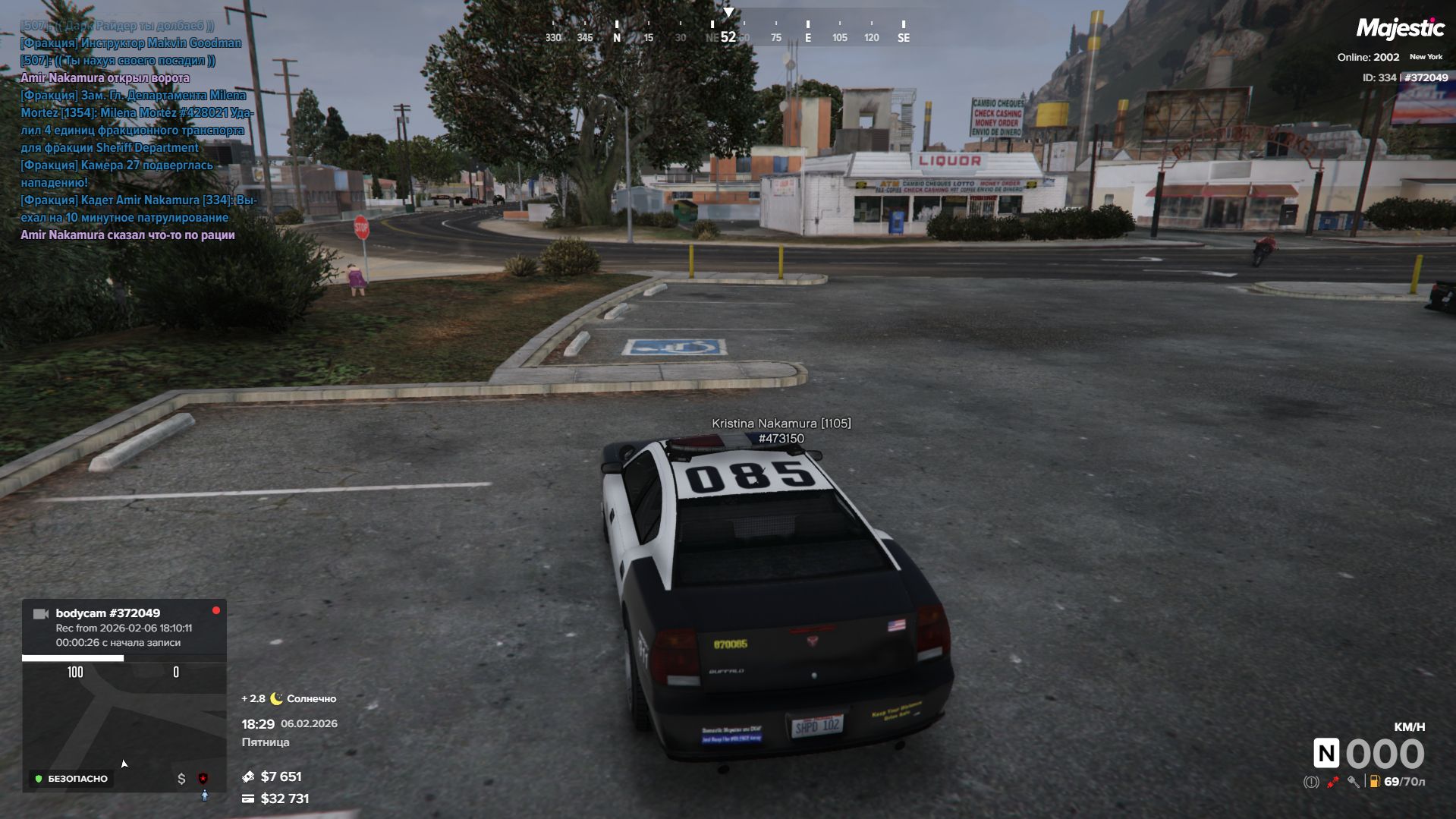This screenshot has width=1456, height=819.
Task: Click the neutral gear N indicator
Action: (x=1326, y=754)
